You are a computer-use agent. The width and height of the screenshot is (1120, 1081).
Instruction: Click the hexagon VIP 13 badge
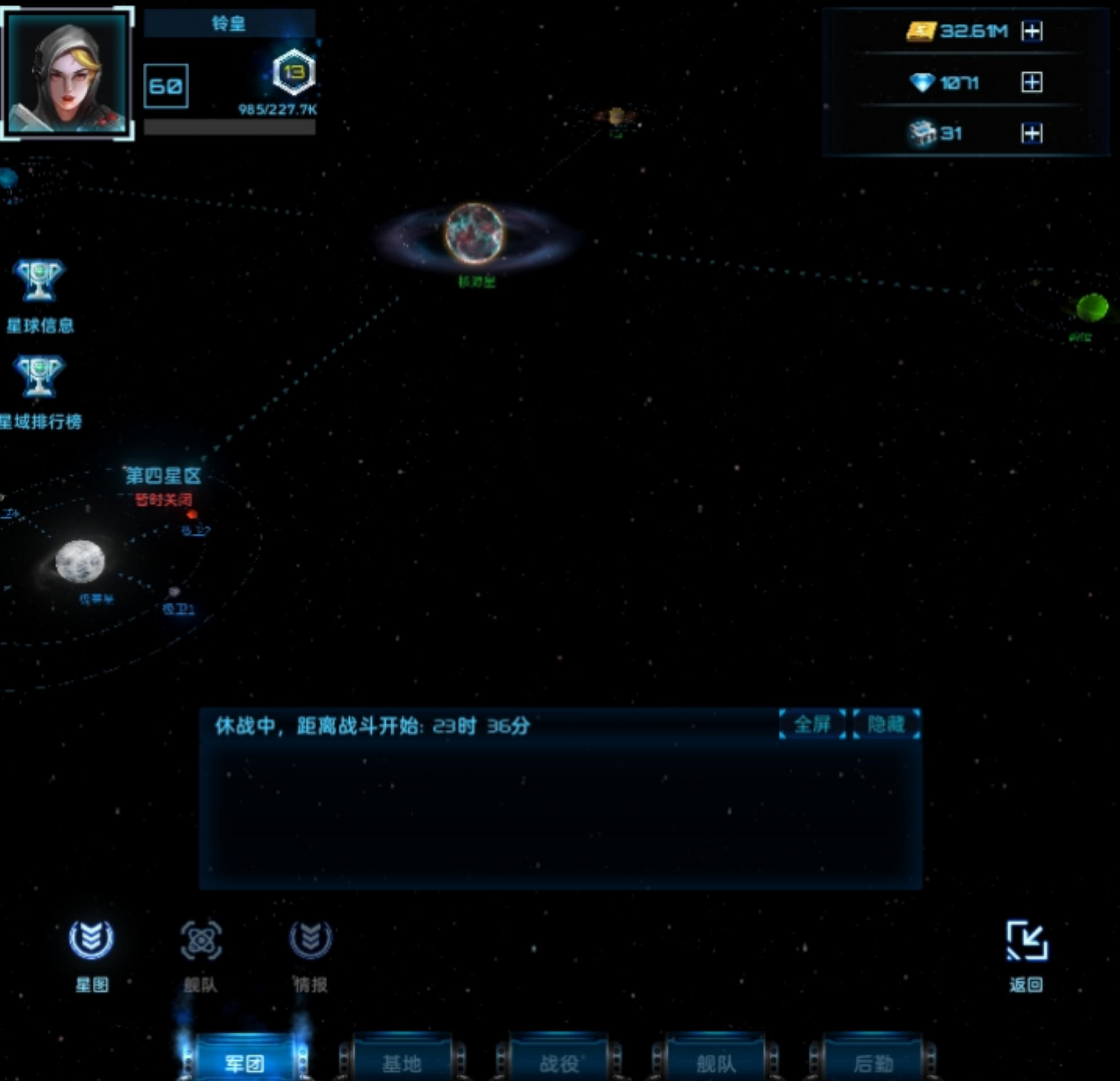[x=294, y=73]
